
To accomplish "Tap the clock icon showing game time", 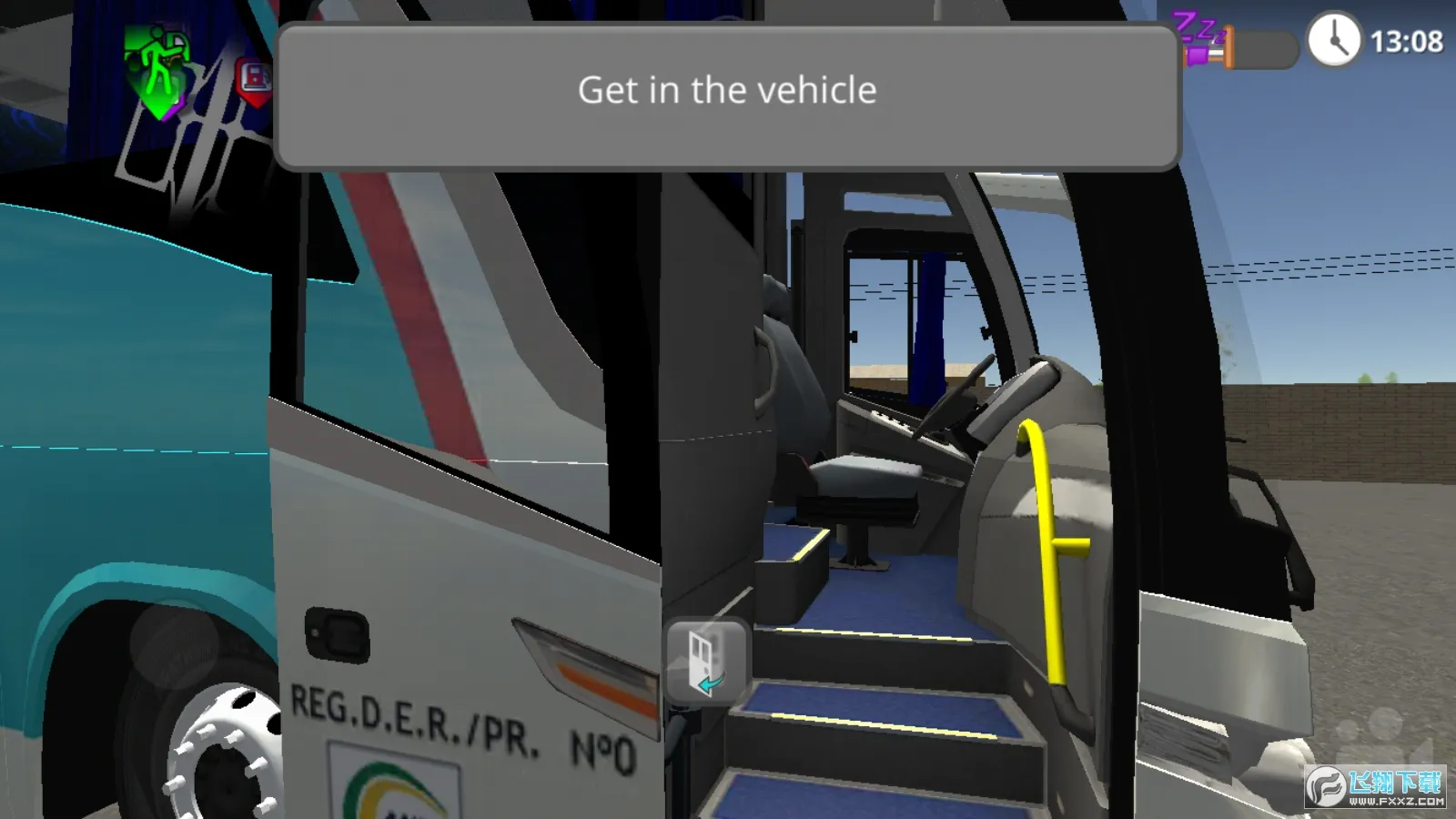I will (x=1334, y=40).
